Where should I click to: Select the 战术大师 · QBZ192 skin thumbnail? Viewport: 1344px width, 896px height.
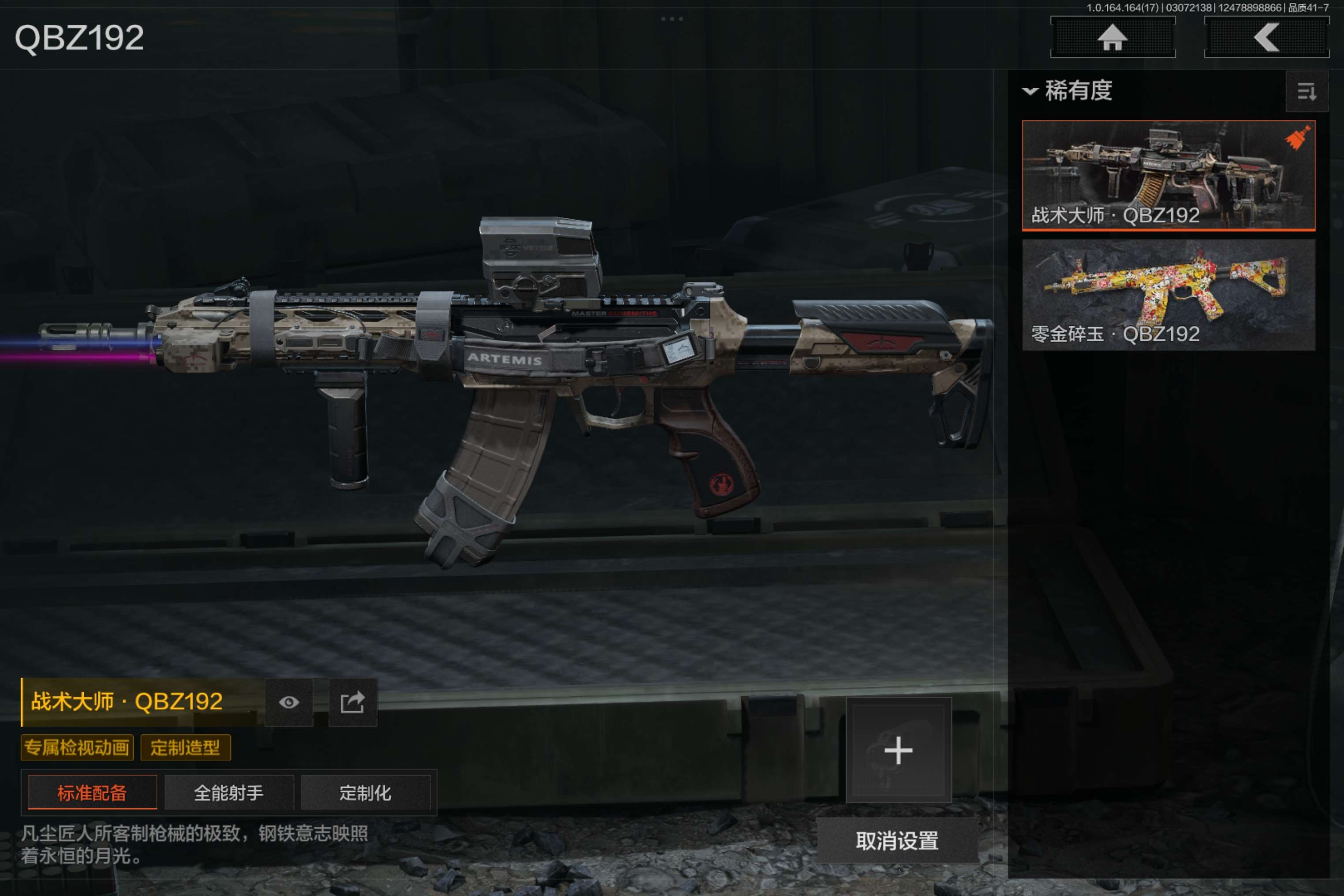pyautogui.click(x=1168, y=175)
